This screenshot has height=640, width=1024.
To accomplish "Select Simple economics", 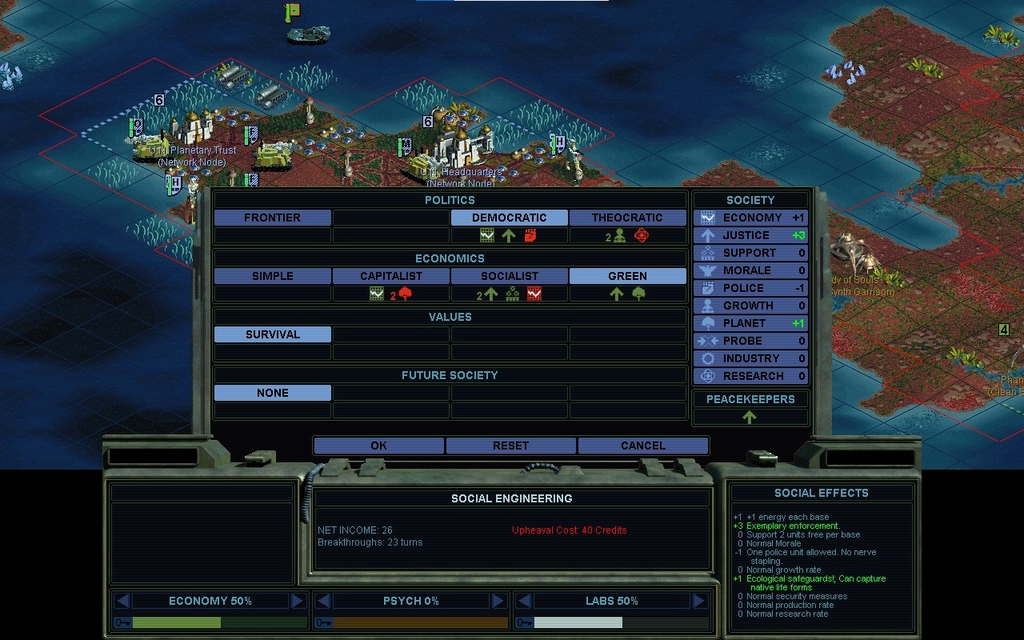I will [272, 276].
